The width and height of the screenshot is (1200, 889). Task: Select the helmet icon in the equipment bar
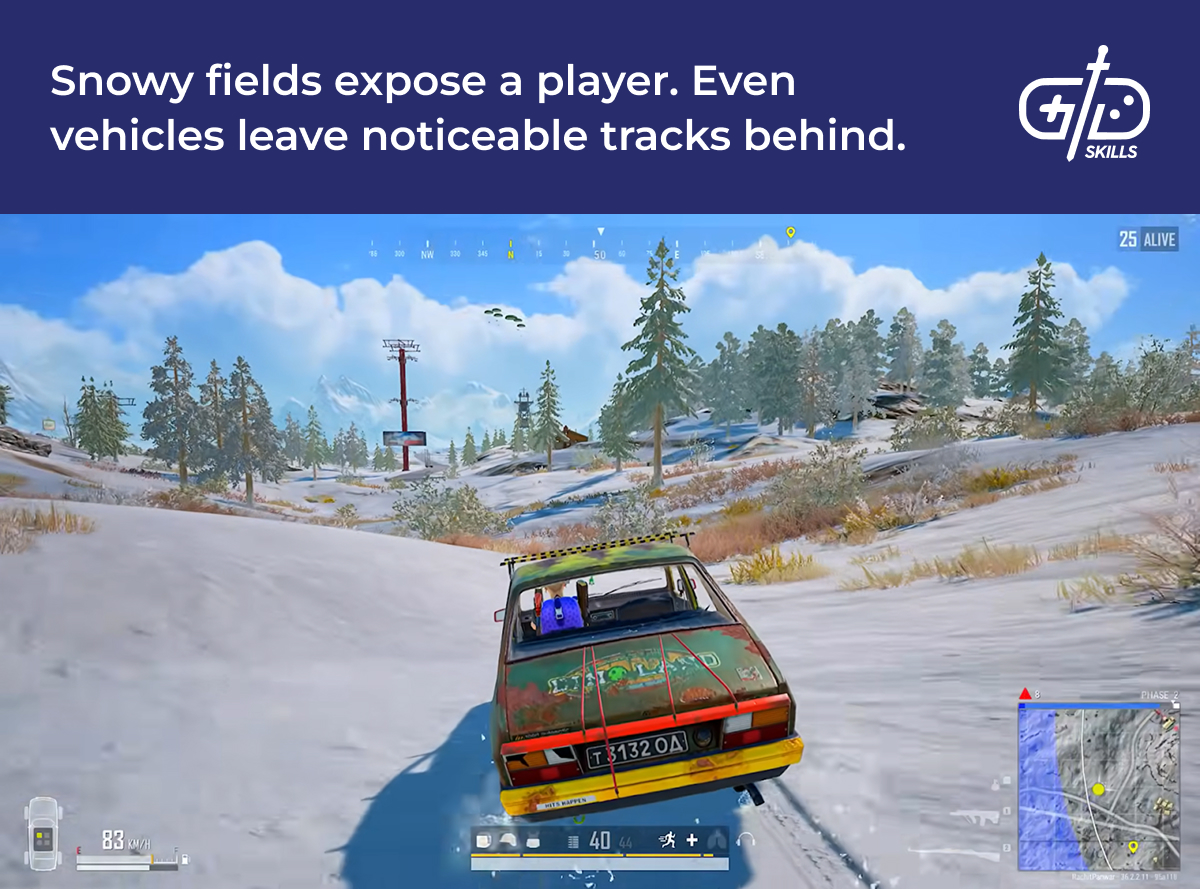pos(507,841)
